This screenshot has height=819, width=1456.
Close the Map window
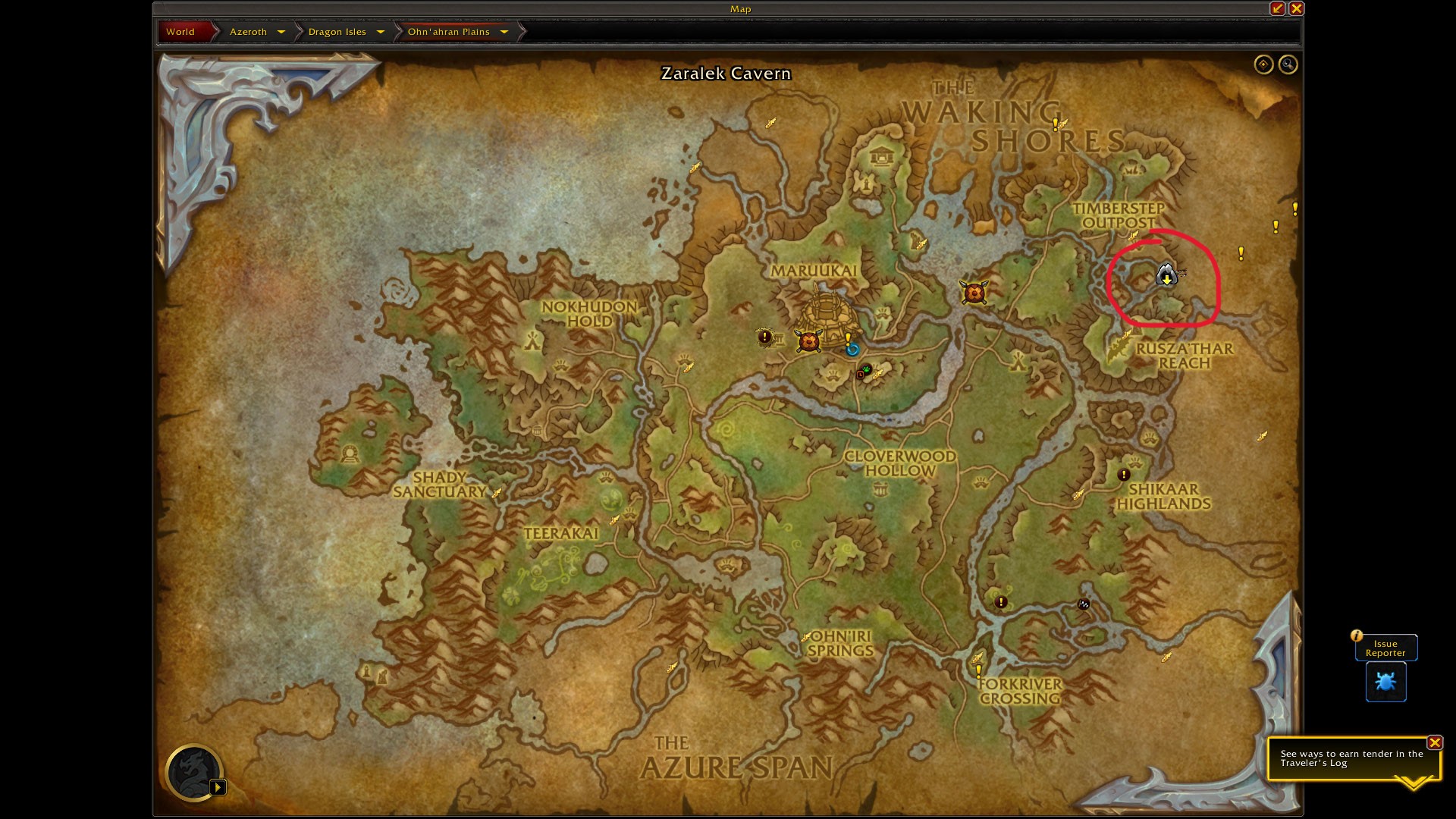[x=1296, y=8]
